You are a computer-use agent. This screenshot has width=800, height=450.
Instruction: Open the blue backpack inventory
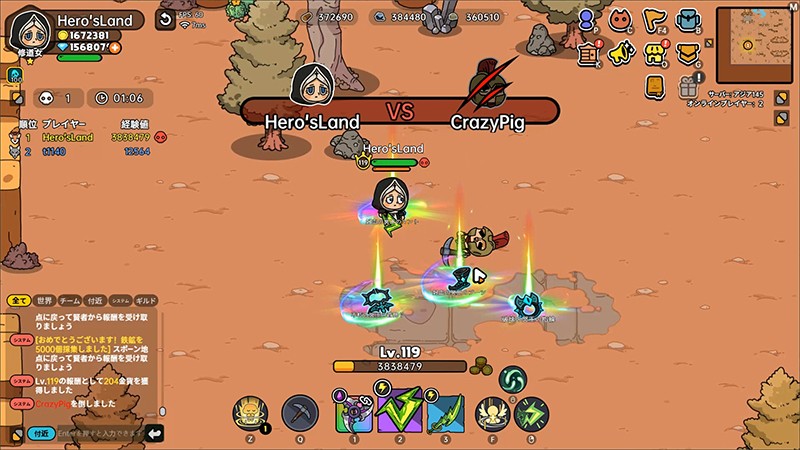click(x=687, y=20)
